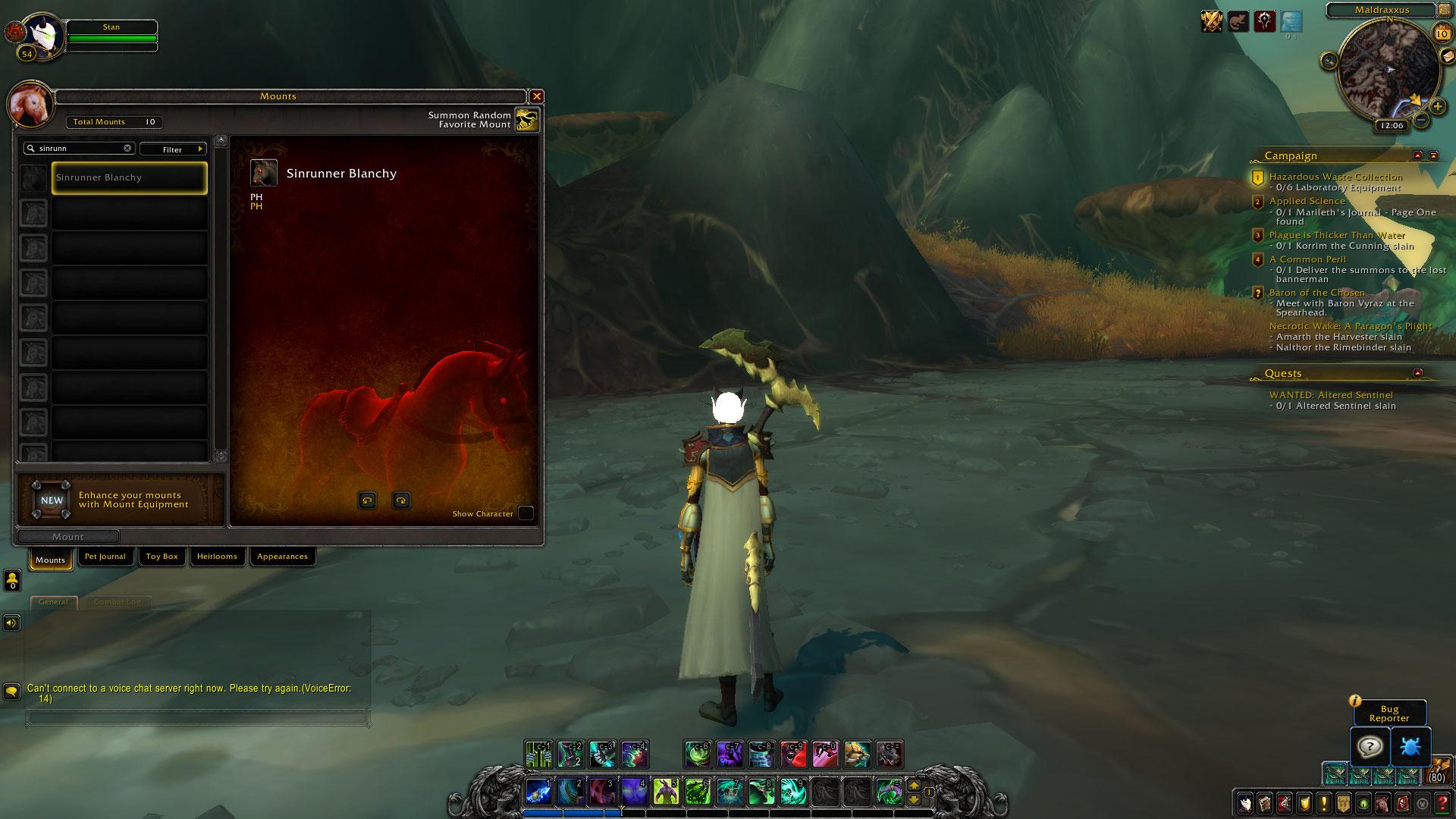Select Sinrunner Blanchy in the mount list
This screenshot has width=1456, height=819.
click(129, 178)
